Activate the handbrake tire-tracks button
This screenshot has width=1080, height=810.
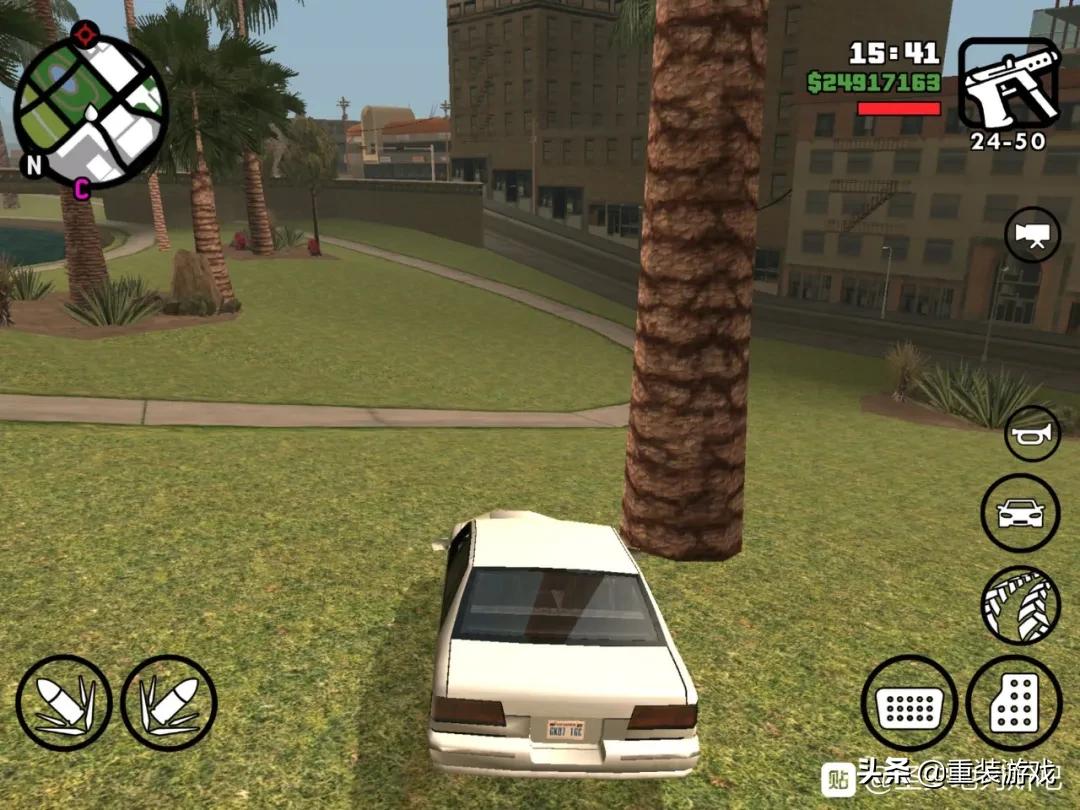(x=1020, y=605)
